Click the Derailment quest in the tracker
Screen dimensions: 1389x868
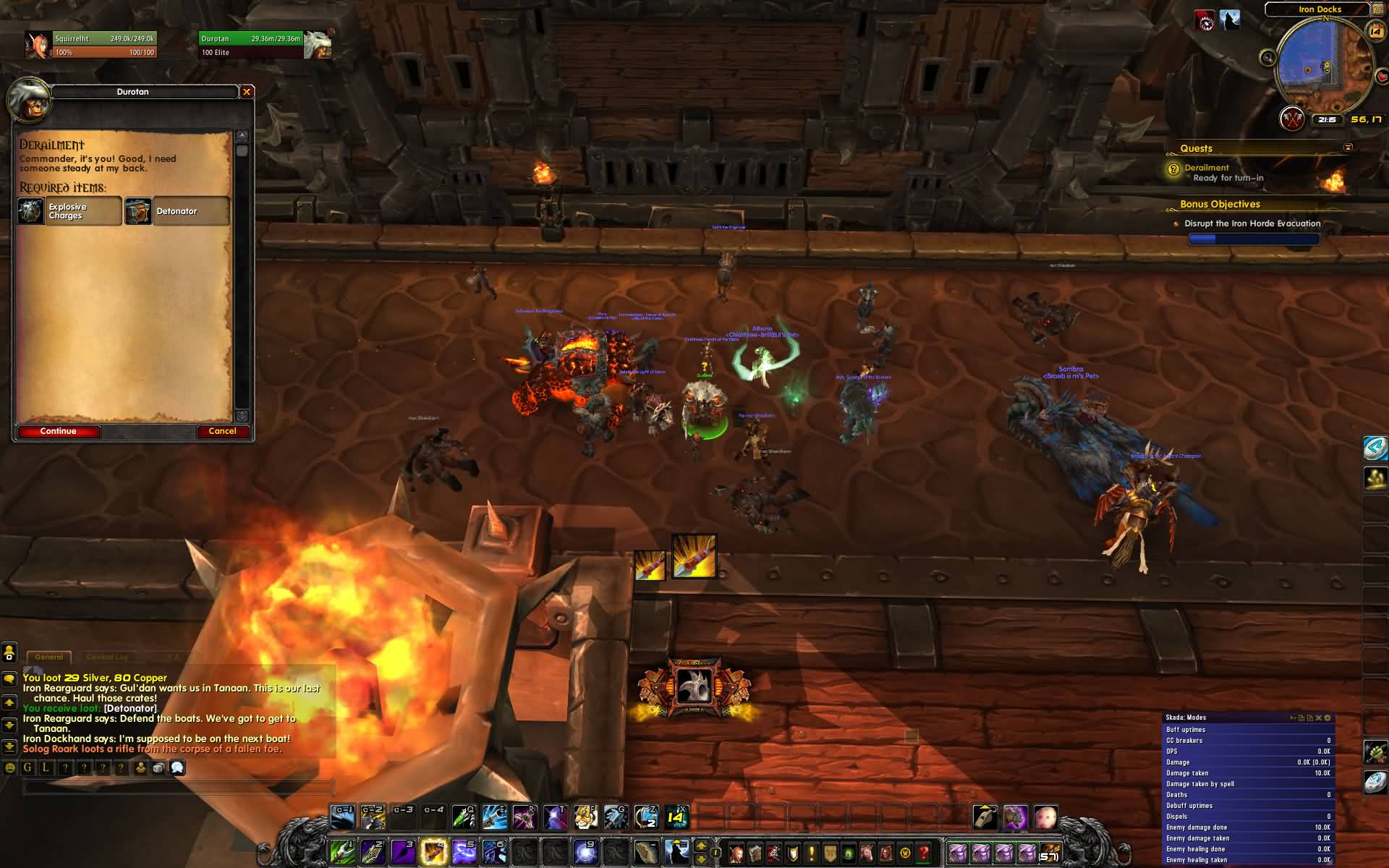(x=1206, y=168)
